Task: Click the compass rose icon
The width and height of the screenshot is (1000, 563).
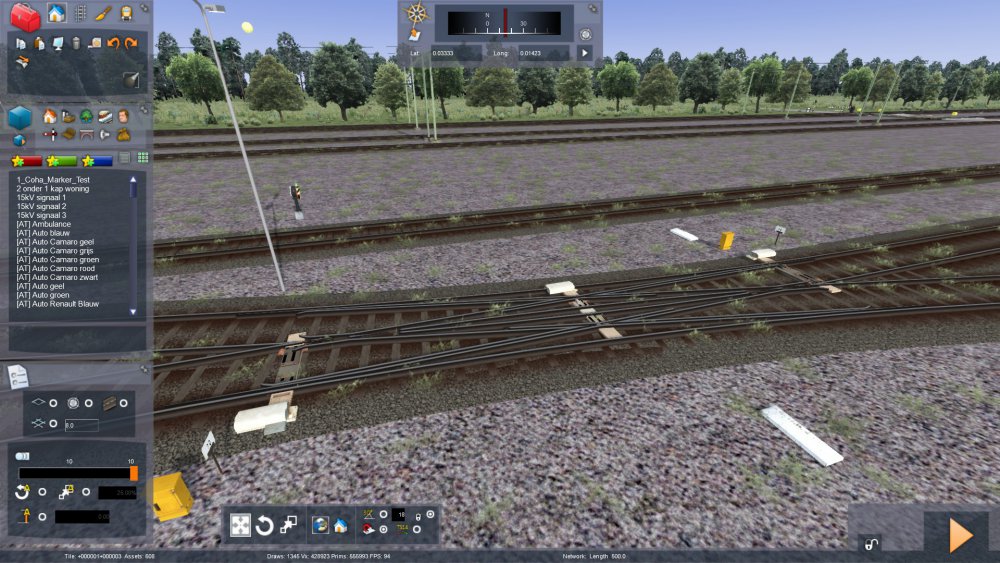Action: tap(417, 14)
